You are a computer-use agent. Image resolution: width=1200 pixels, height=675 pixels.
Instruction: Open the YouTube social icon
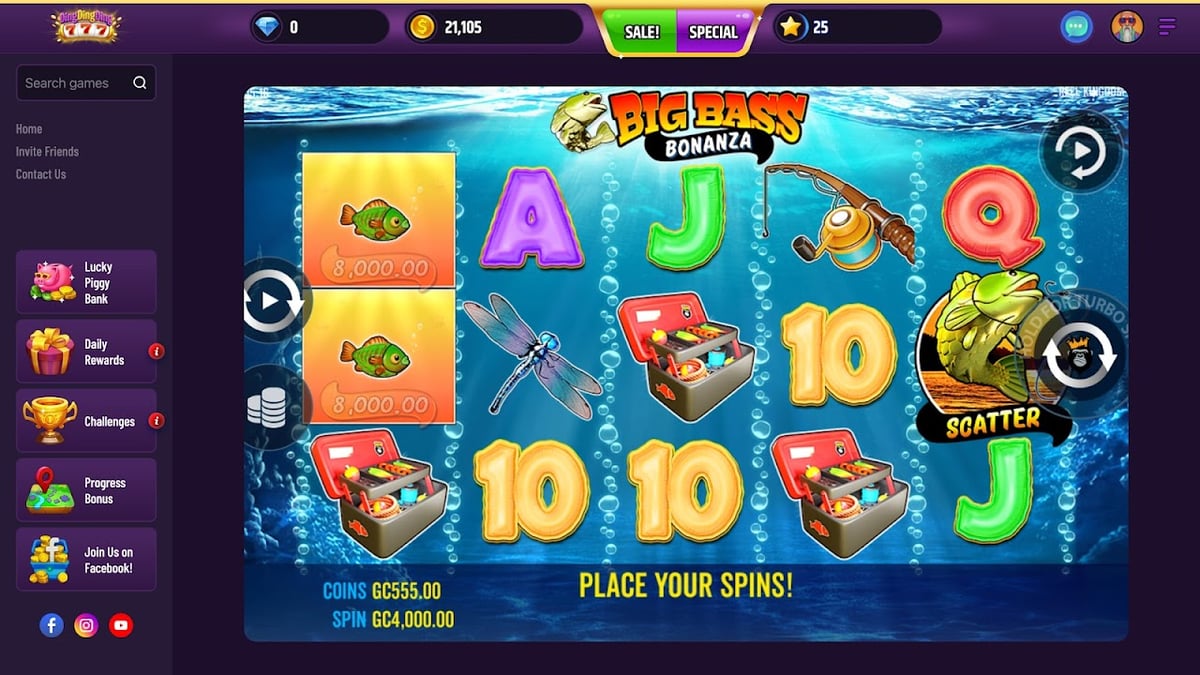pos(121,626)
